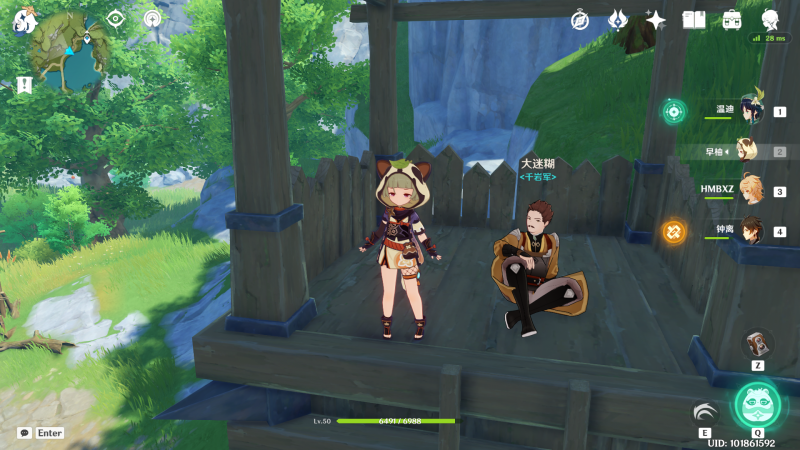Click 钟离's glowing orange burst-ready icon
This screenshot has height=450, width=800.
coord(674,232)
